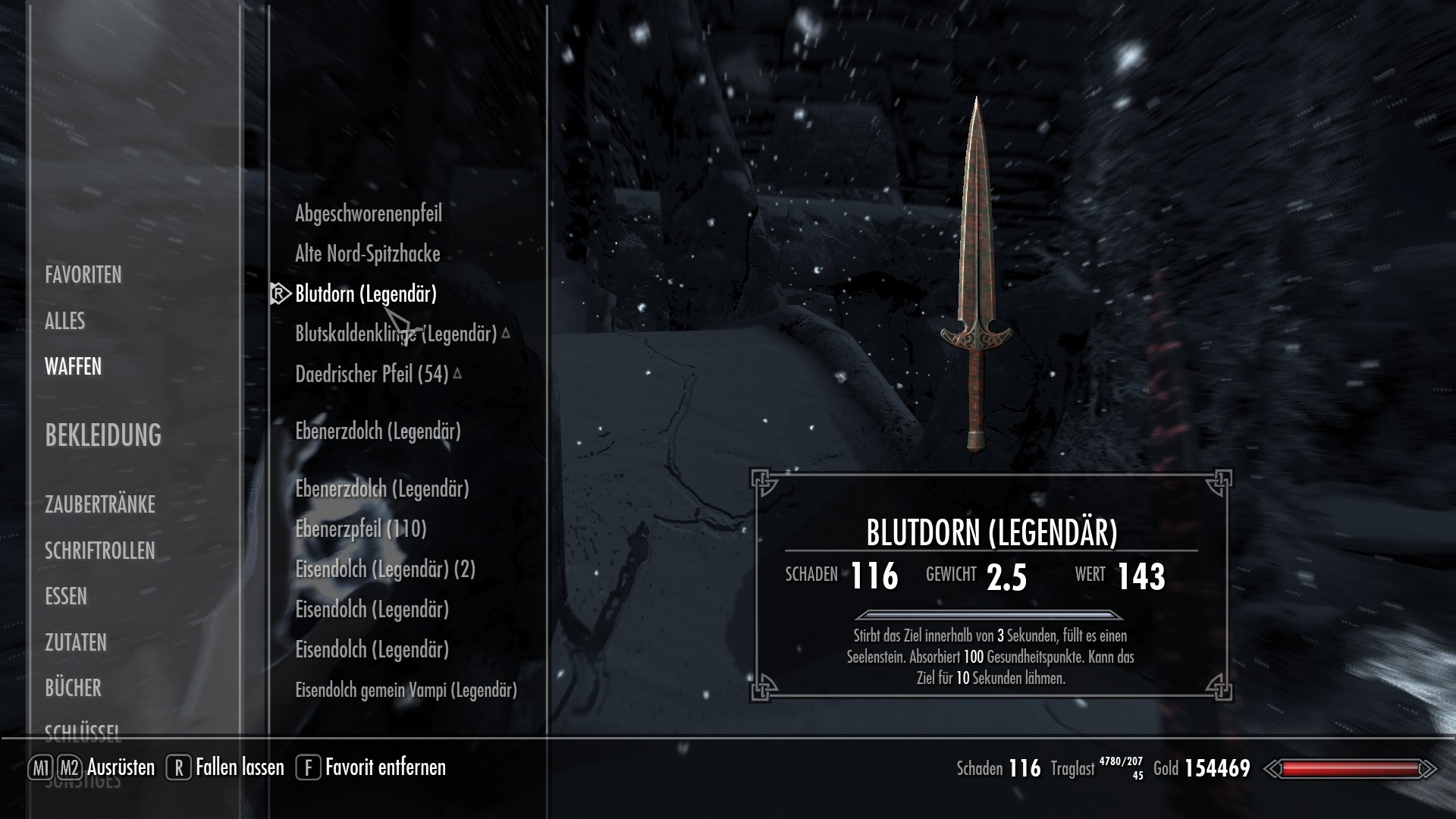This screenshot has width=1456, height=819.
Task: Open the Bekleidung category
Action: coord(103,435)
